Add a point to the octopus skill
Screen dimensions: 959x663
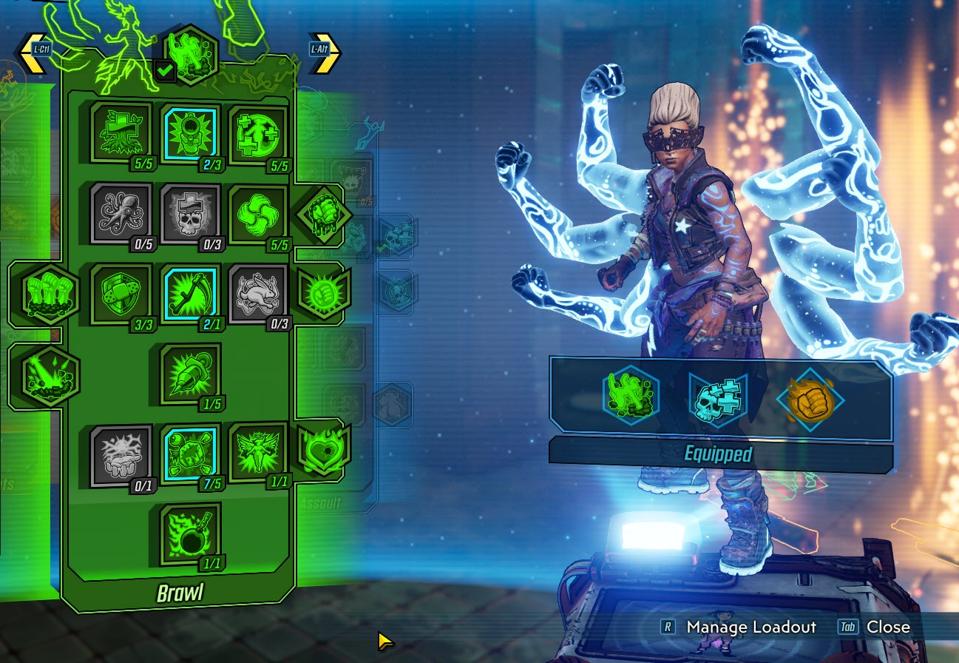click(121, 211)
